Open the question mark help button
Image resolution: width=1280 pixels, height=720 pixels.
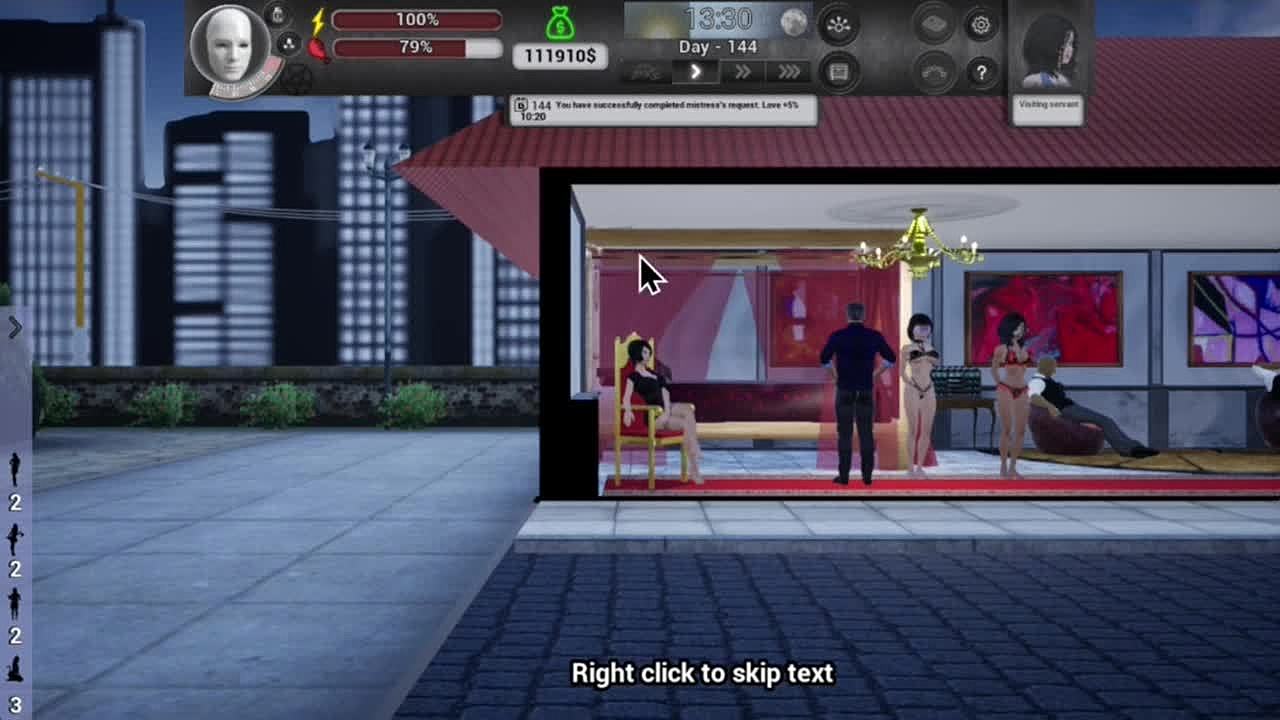(980, 72)
